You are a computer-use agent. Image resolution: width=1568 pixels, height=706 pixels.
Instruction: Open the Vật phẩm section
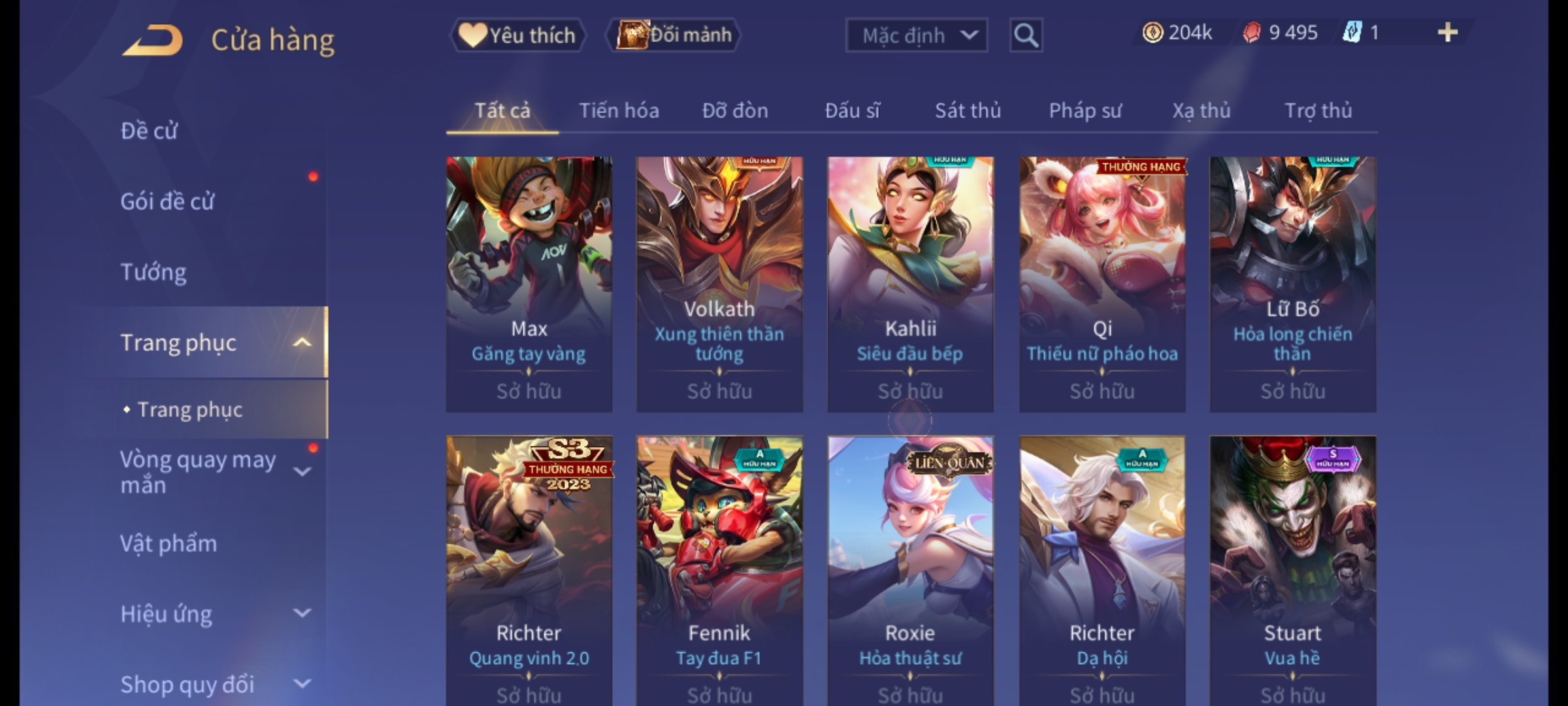pos(169,544)
